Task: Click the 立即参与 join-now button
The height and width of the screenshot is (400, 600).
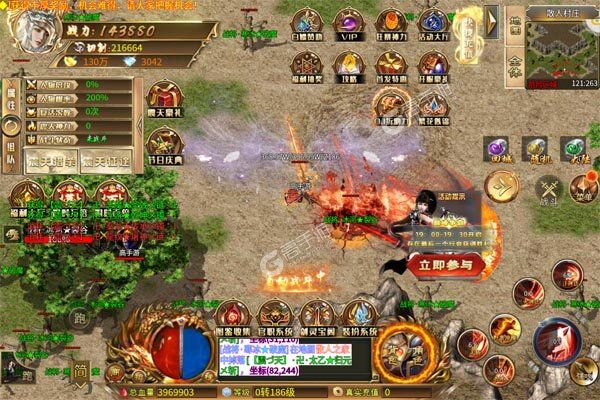Action: [x=446, y=264]
